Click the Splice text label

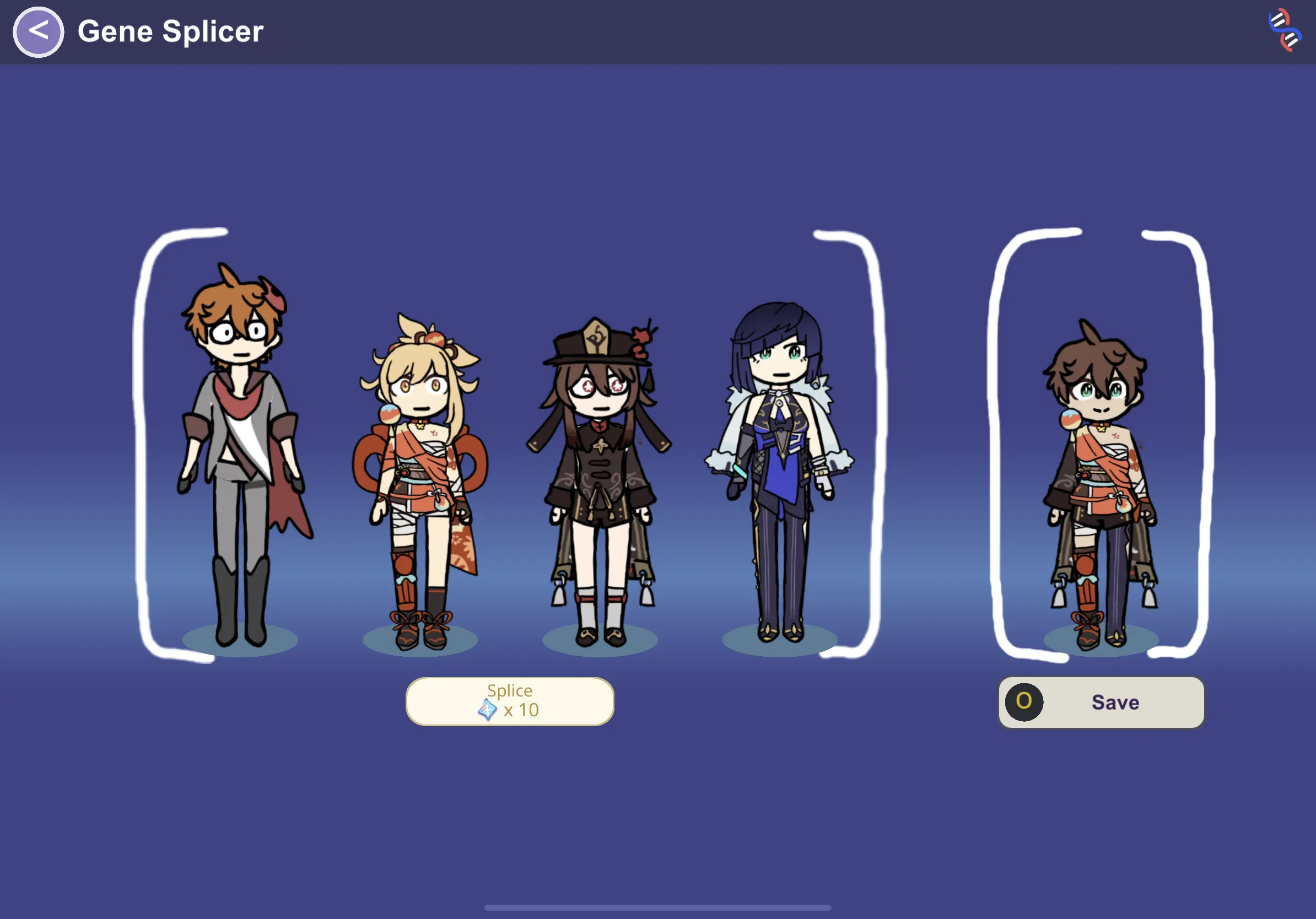(509, 691)
